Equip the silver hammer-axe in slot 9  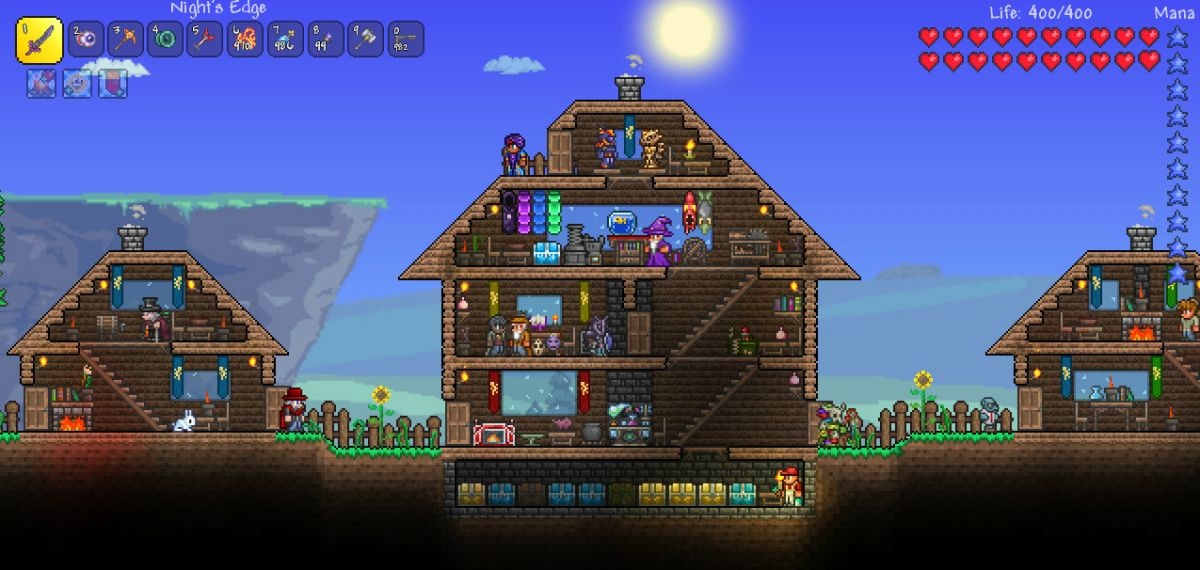coord(365,39)
